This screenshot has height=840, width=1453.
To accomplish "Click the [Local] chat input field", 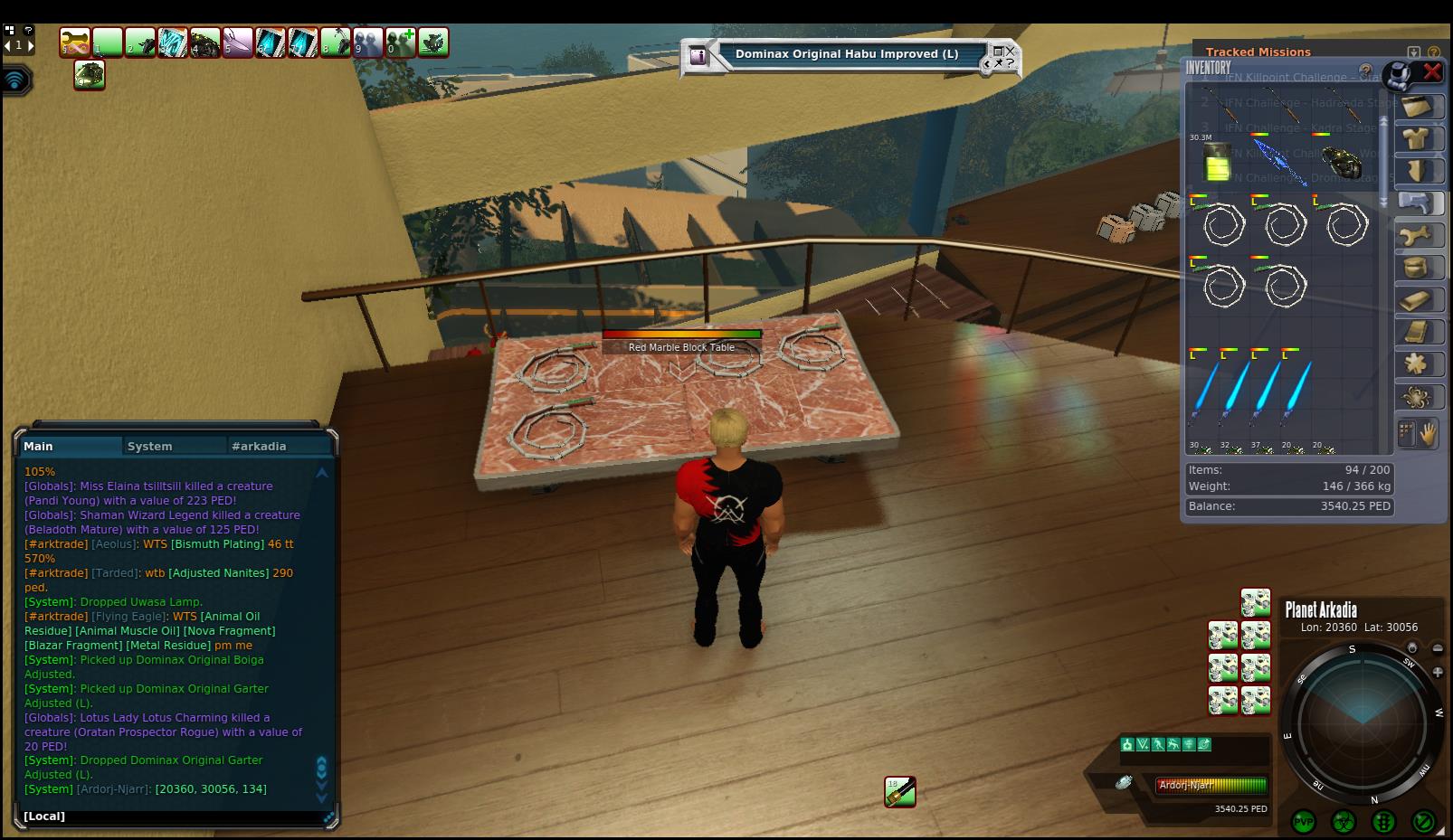I will 172,816.
